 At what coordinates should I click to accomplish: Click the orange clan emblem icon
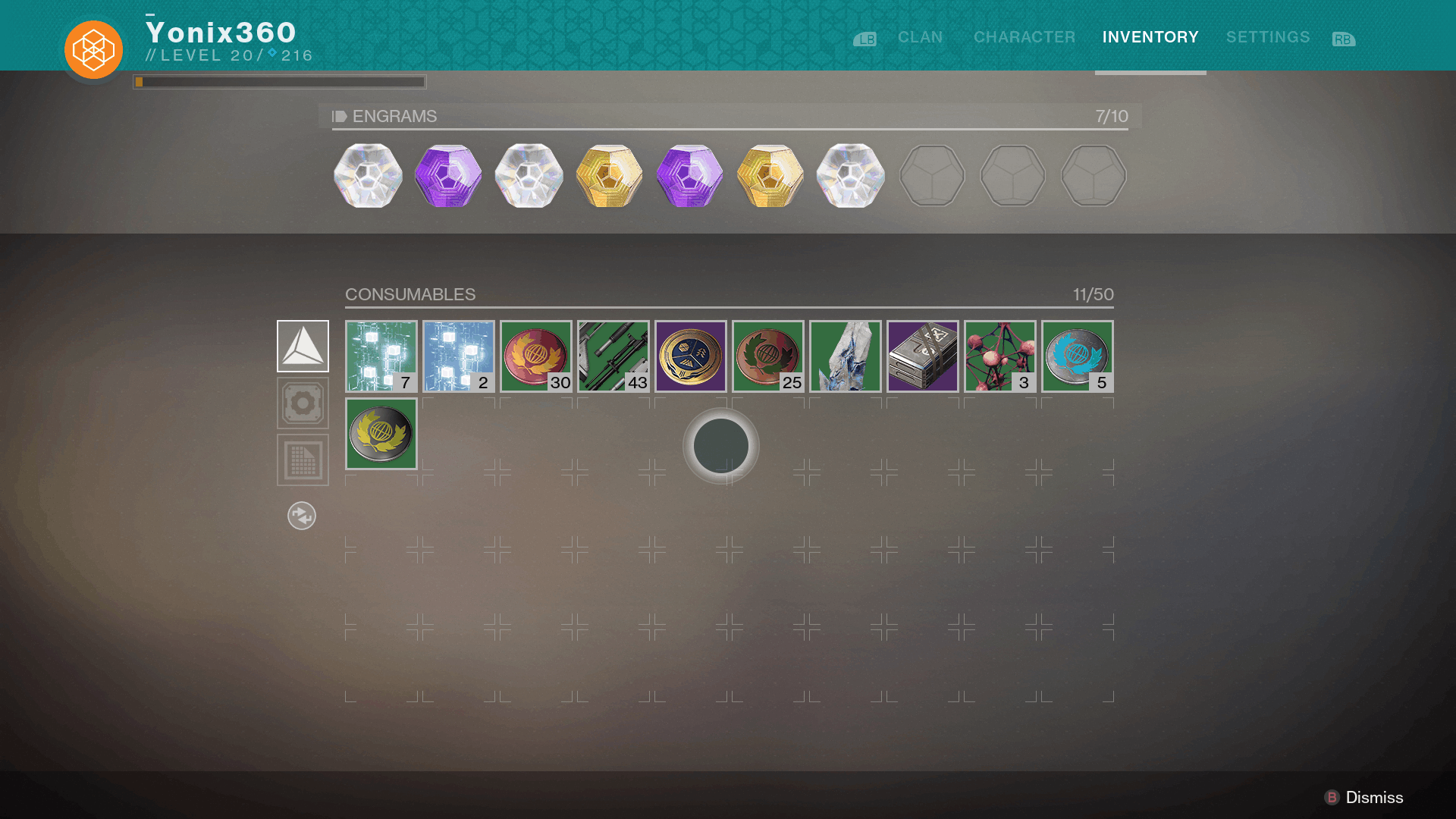[93, 50]
